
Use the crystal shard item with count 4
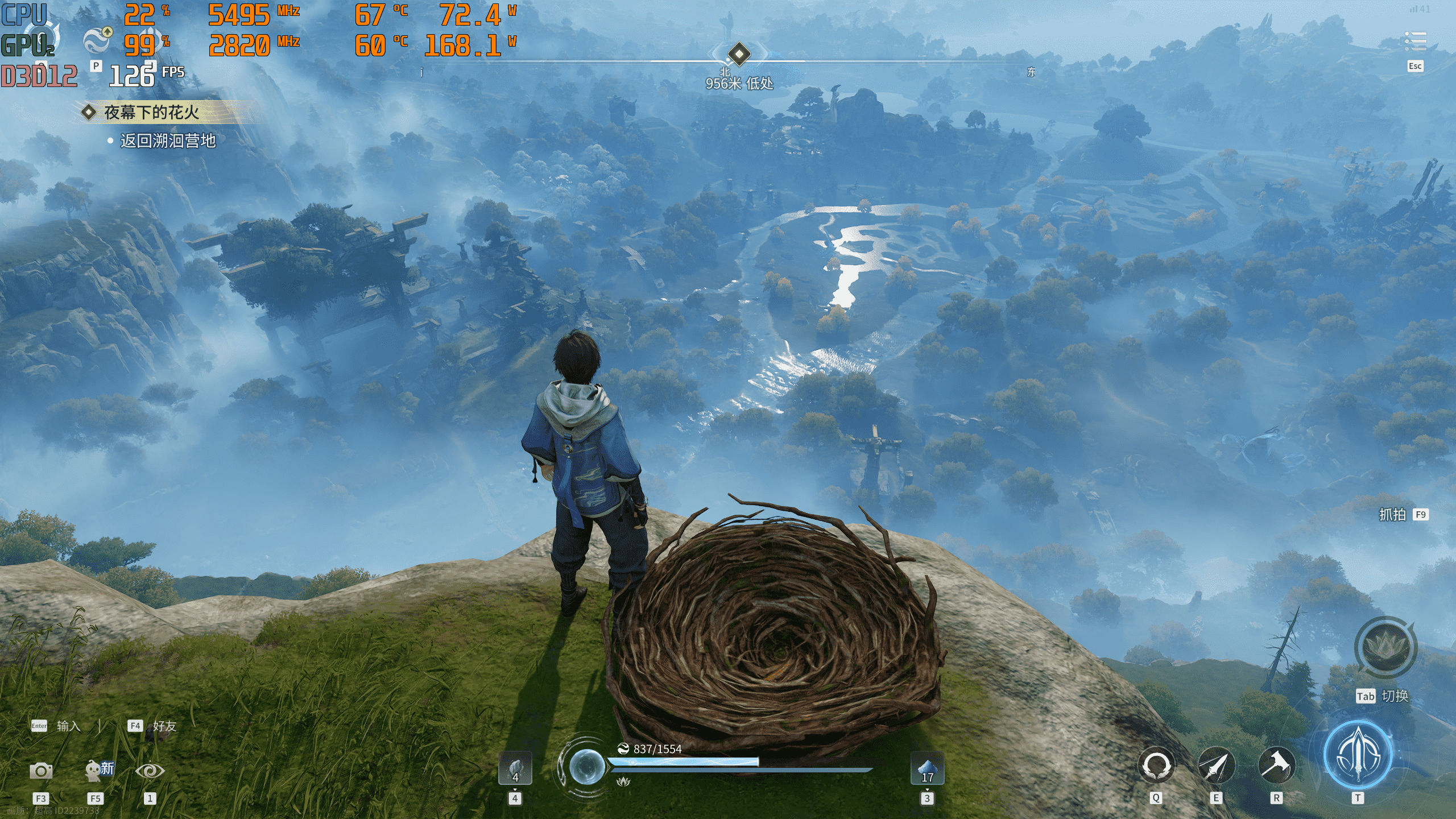[515, 768]
